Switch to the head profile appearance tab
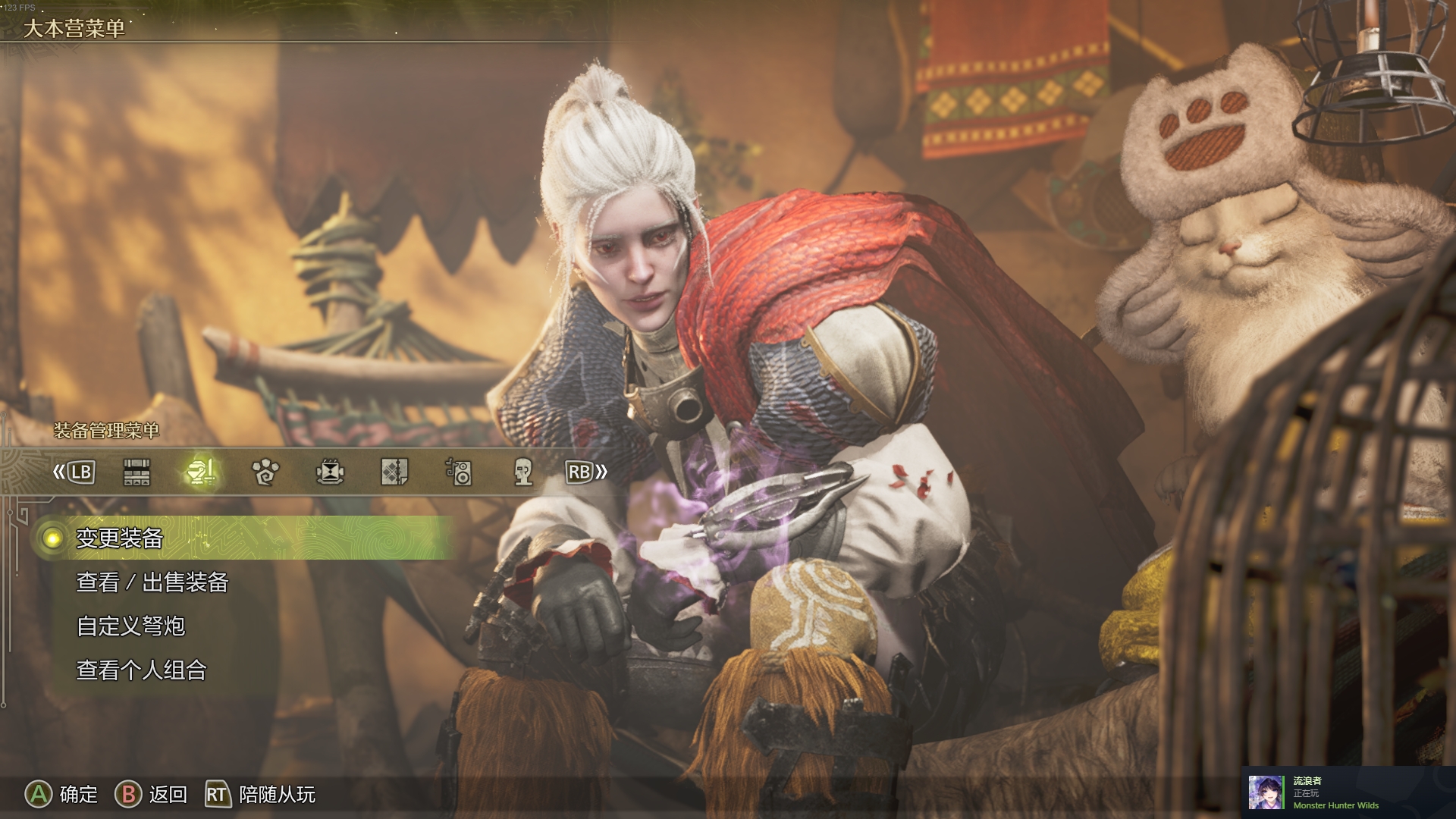Image resolution: width=1456 pixels, height=819 pixels. point(523,472)
